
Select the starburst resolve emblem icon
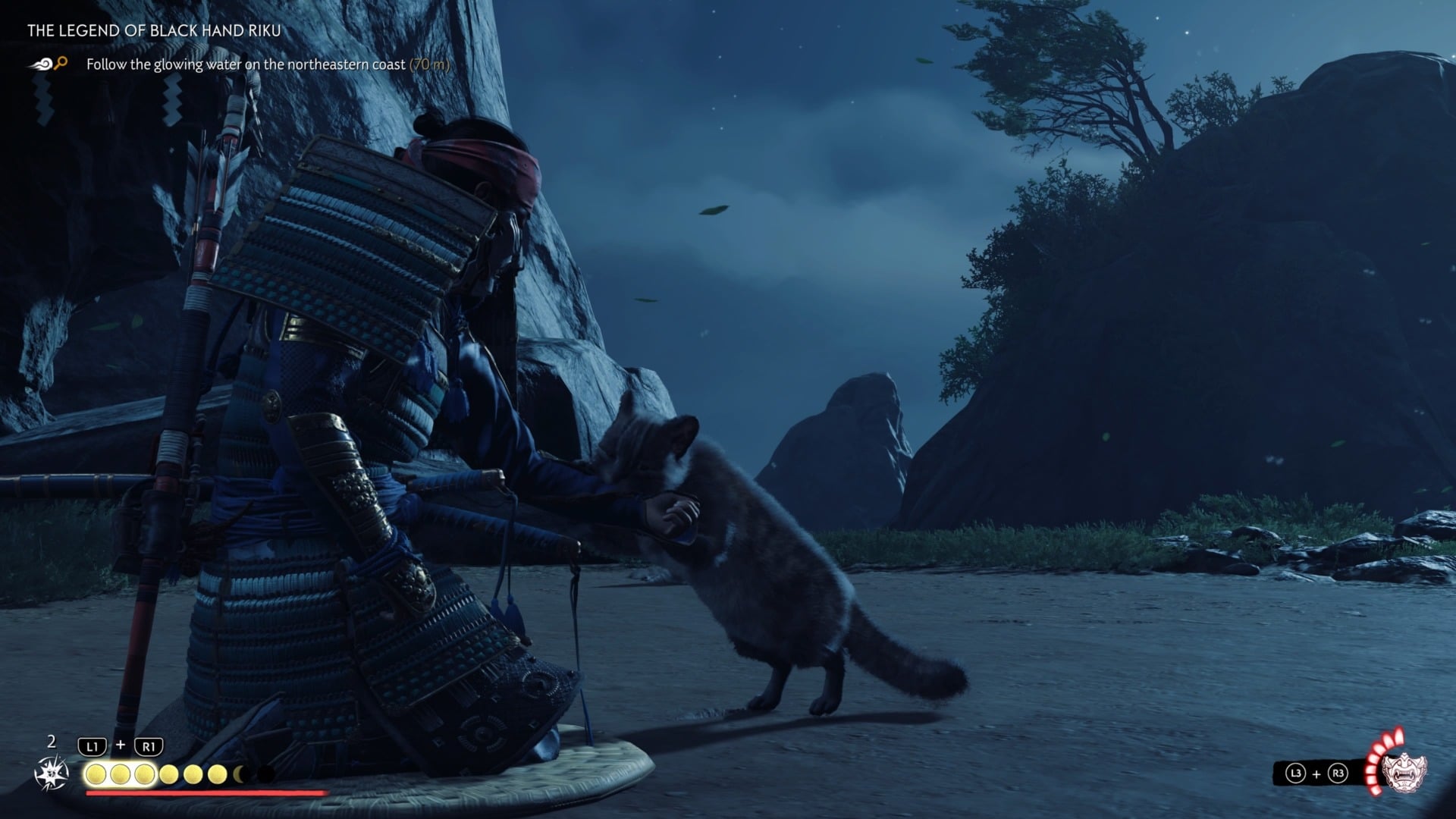point(52,773)
